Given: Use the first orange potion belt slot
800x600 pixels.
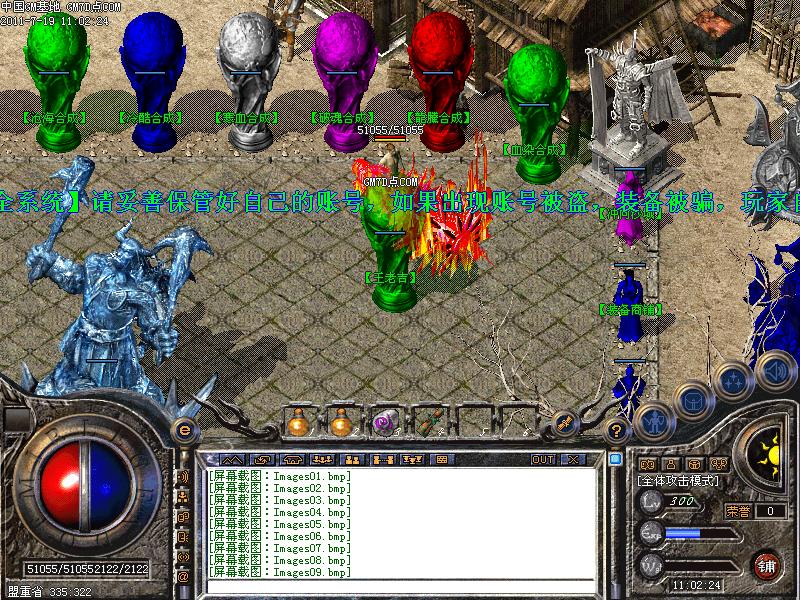Looking at the screenshot, I should (298, 423).
